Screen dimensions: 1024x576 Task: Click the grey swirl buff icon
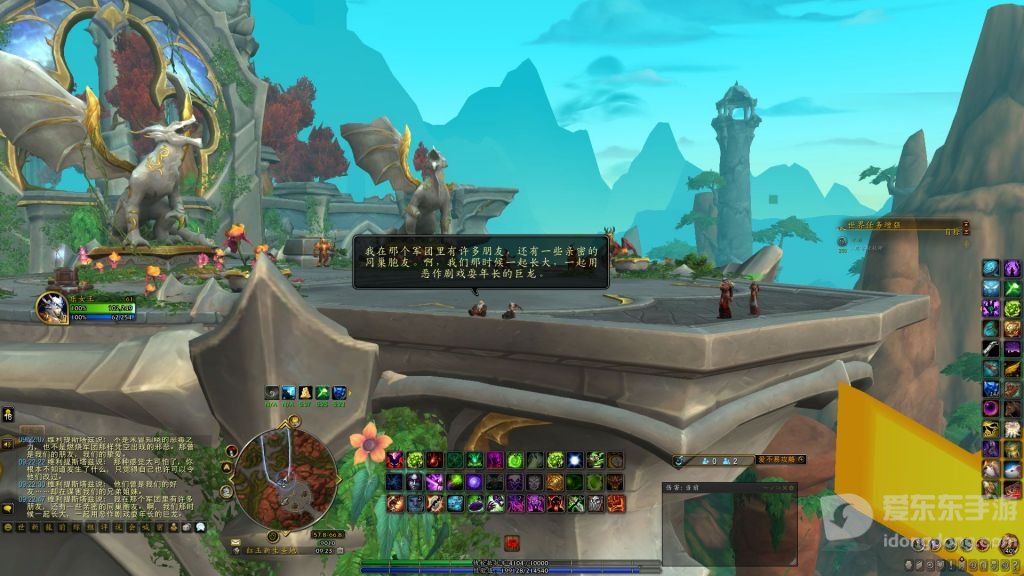tap(273, 393)
